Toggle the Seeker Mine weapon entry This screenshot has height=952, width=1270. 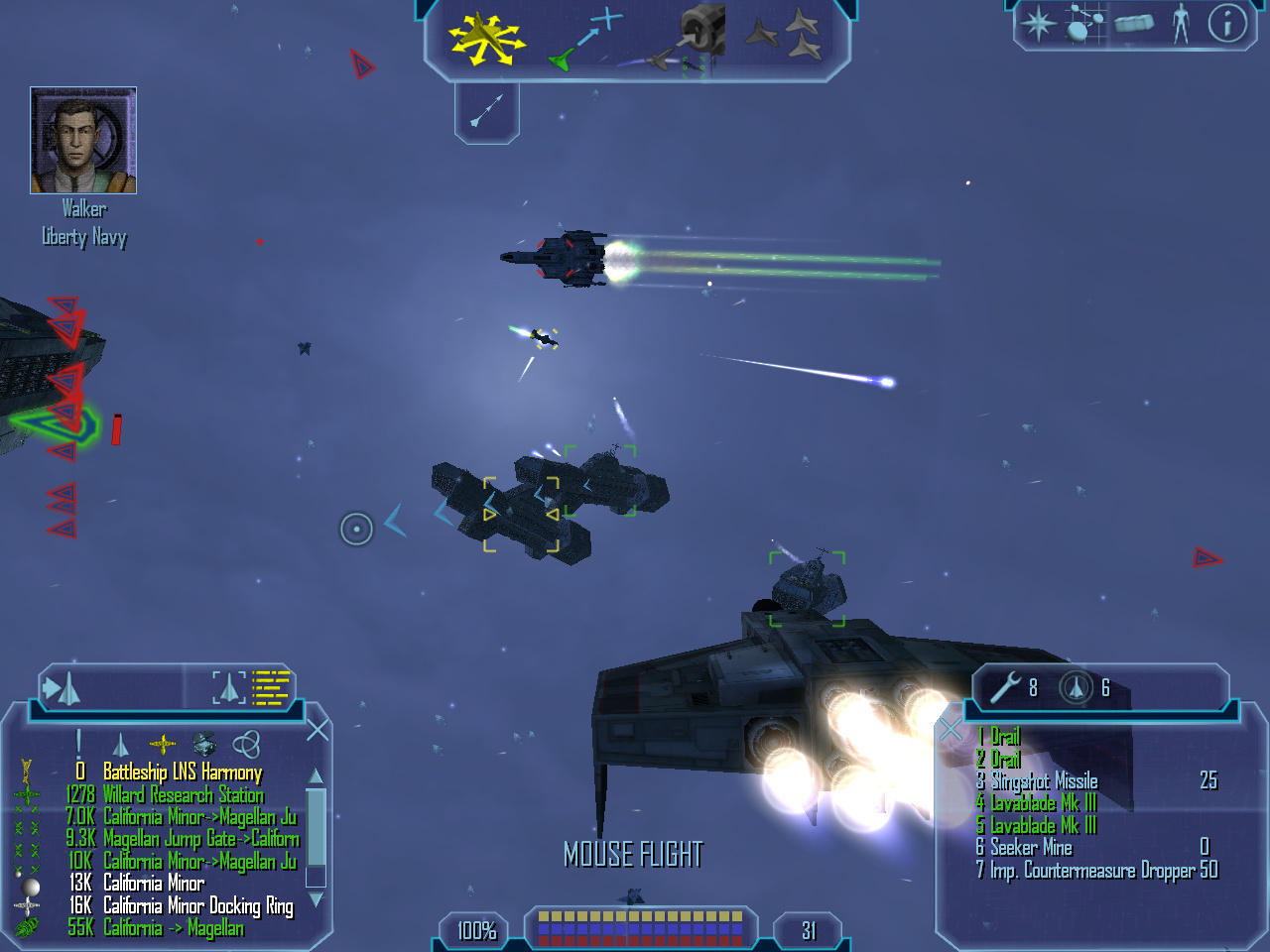pos(1031,847)
